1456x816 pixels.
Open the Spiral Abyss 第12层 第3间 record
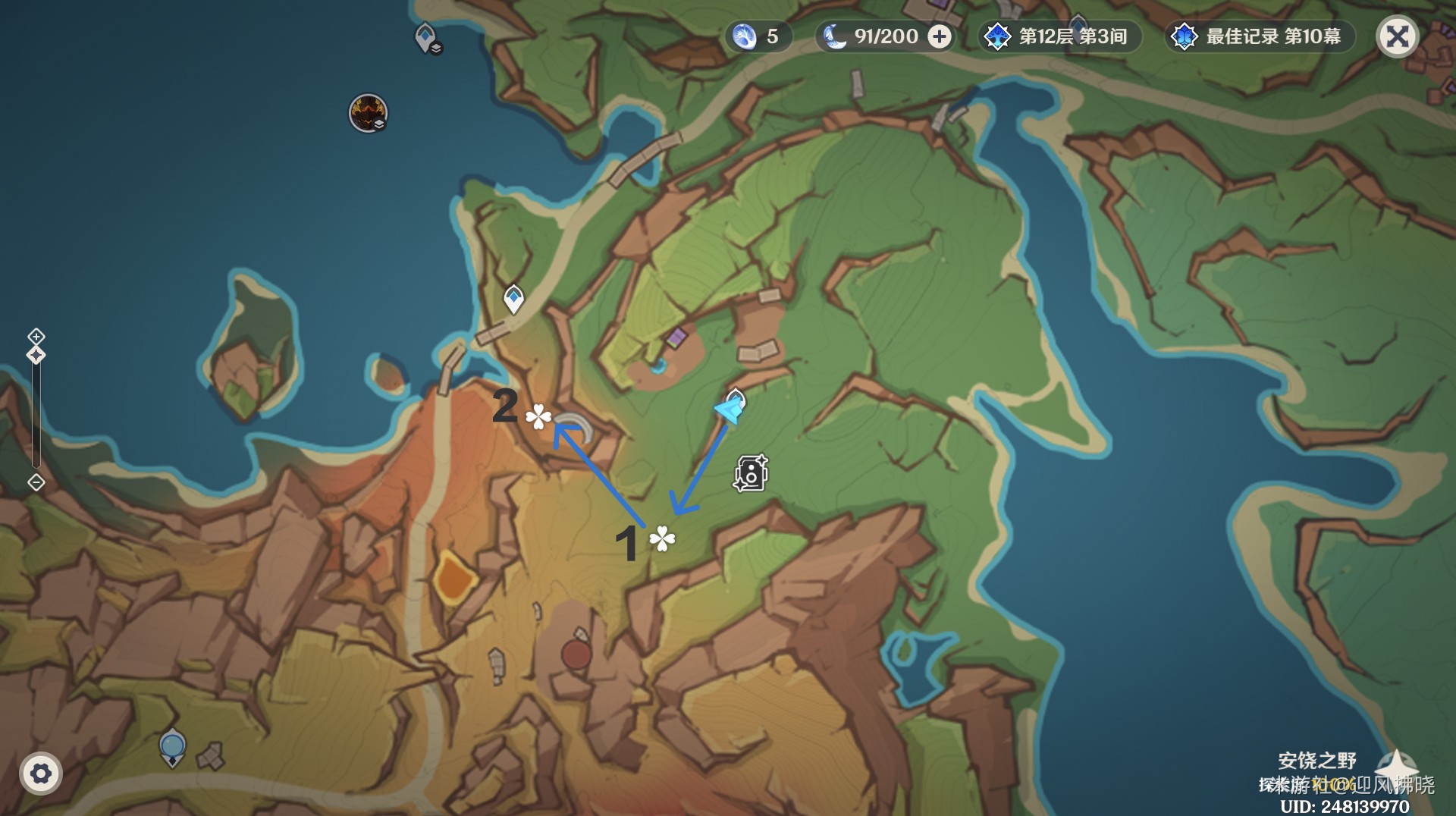point(1060,36)
